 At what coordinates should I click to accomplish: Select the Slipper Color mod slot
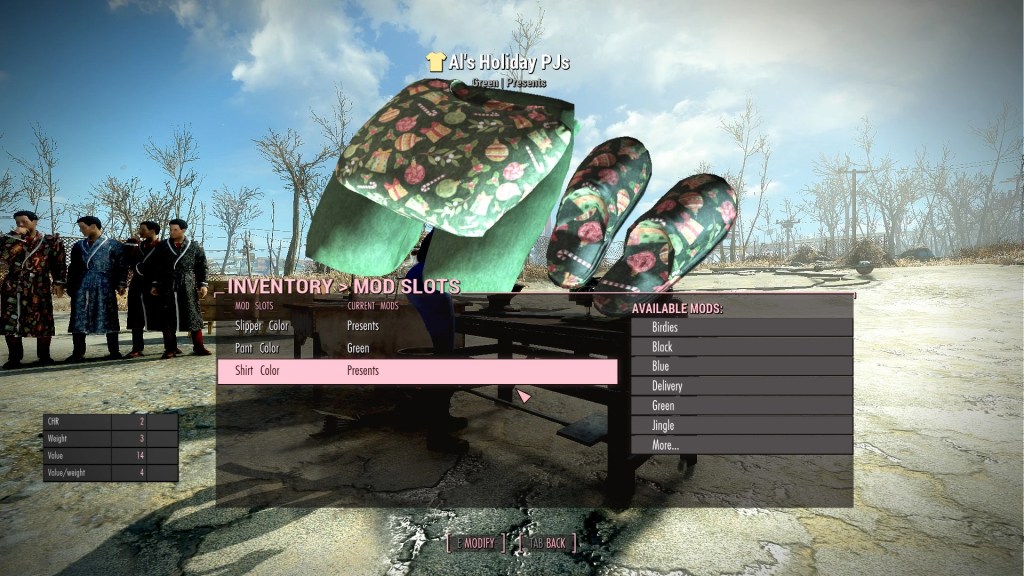coord(263,326)
